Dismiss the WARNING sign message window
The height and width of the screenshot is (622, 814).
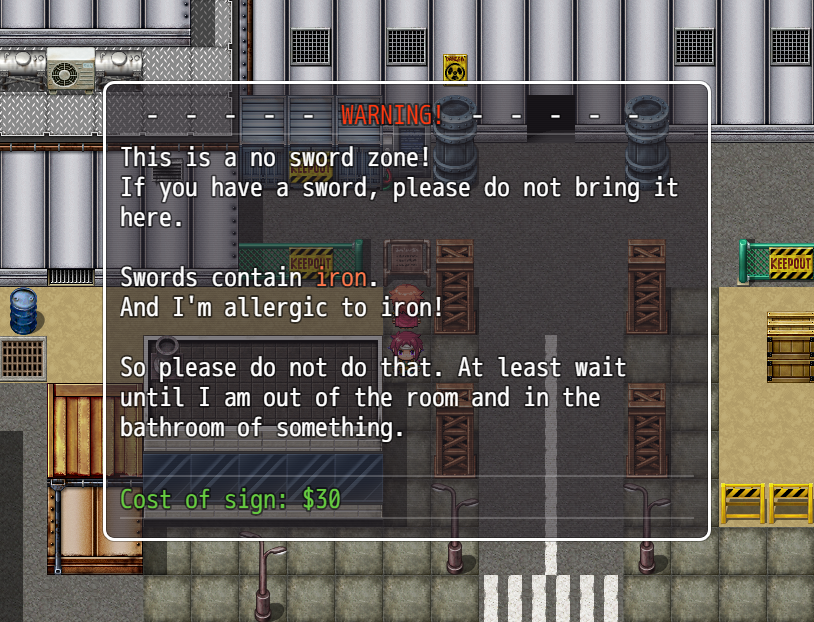407,310
